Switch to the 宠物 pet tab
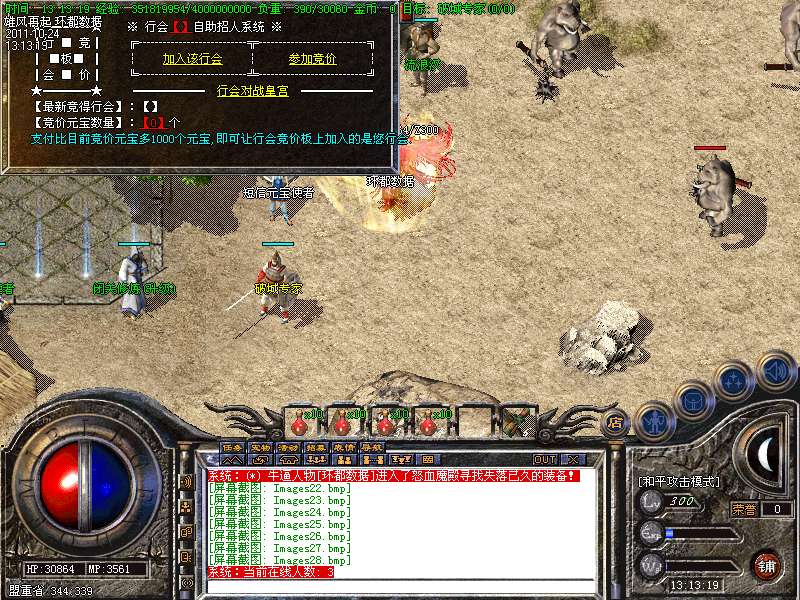800x600 pixels. coord(260,447)
